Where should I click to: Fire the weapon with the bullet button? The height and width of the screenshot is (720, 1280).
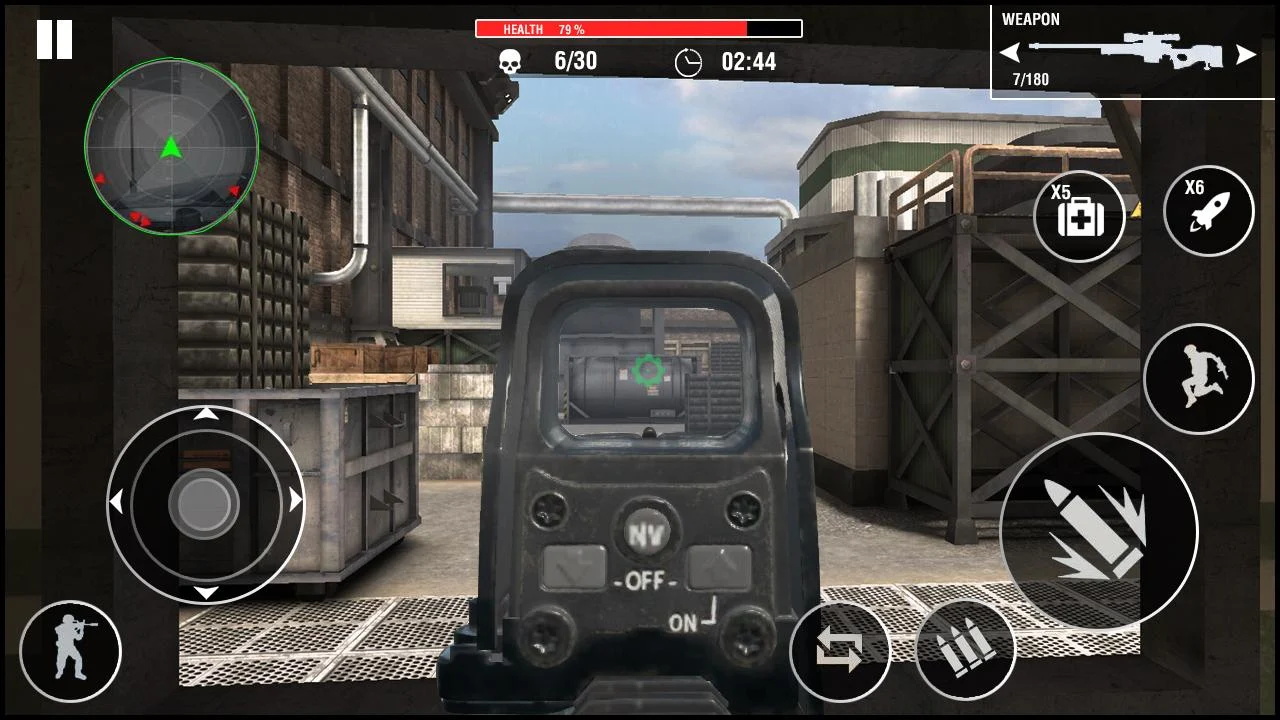pos(1098,531)
